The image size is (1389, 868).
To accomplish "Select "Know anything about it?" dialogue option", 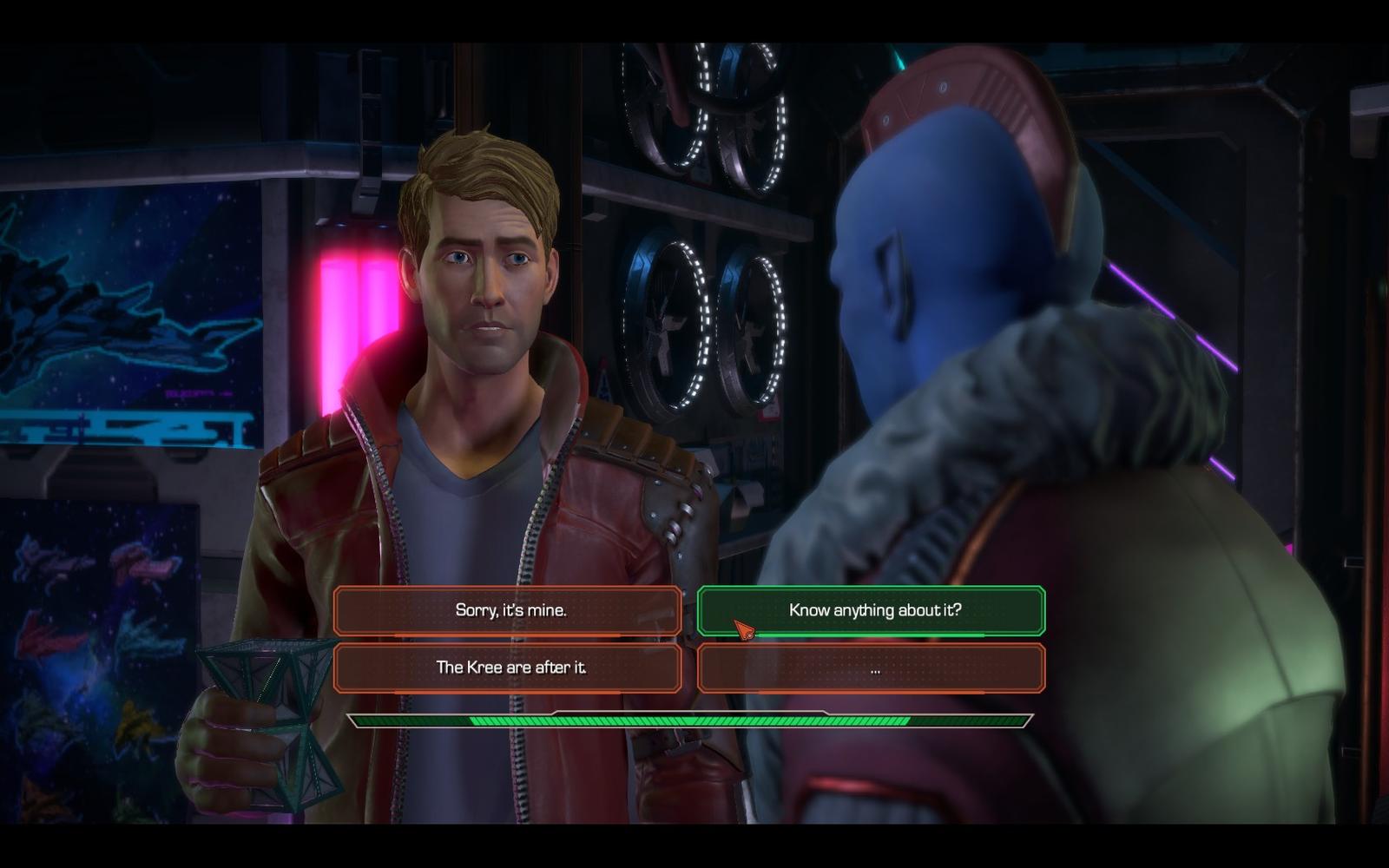I will [872, 610].
